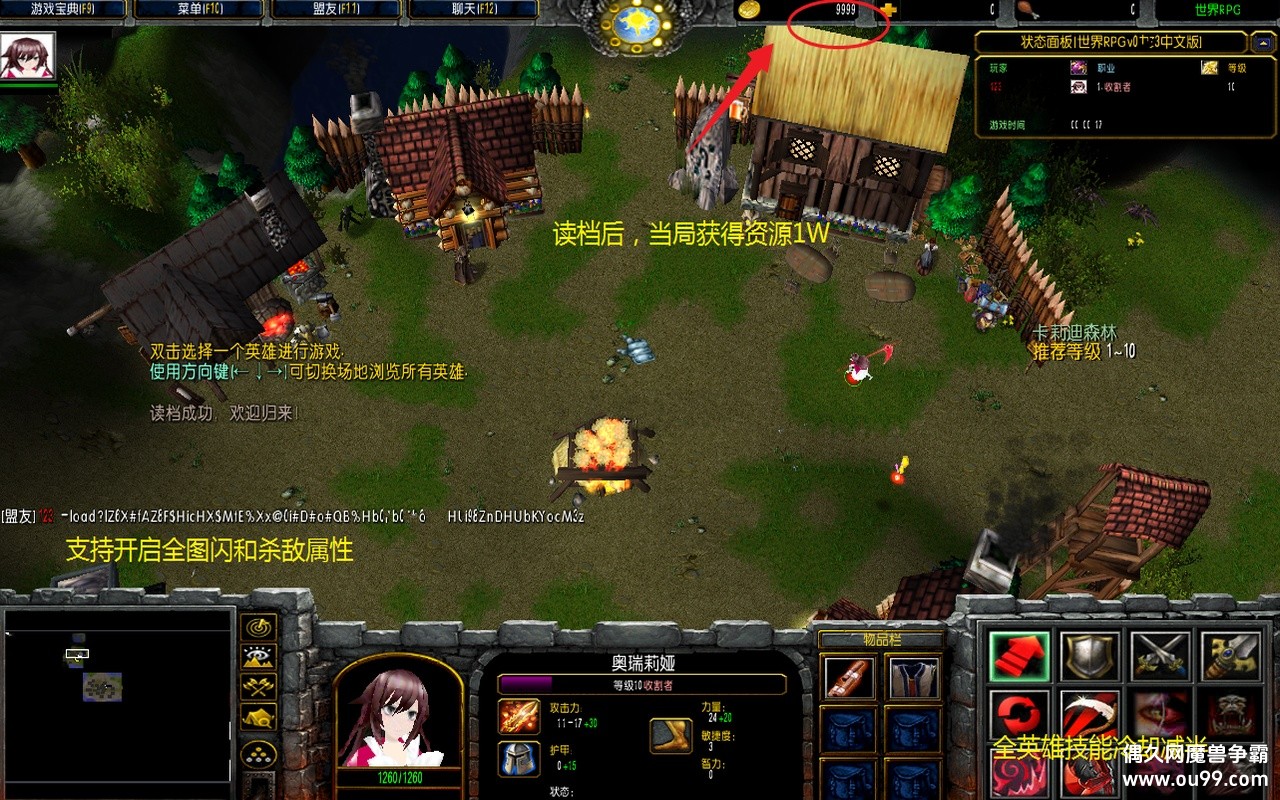The image size is (1280, 800).
Task: Collapse the 状态面板 with blue arrow button
Action: [x=1264, y=42]
